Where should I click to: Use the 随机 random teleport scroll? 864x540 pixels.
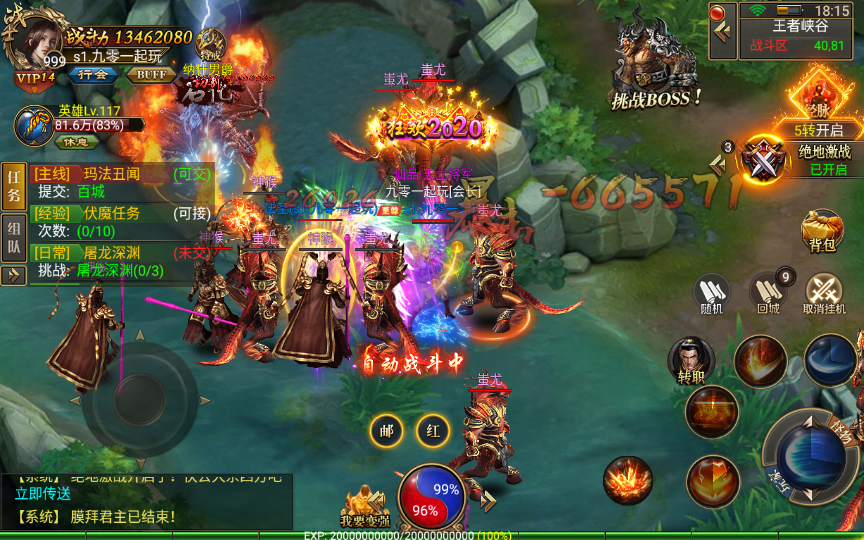click(712, 293)
